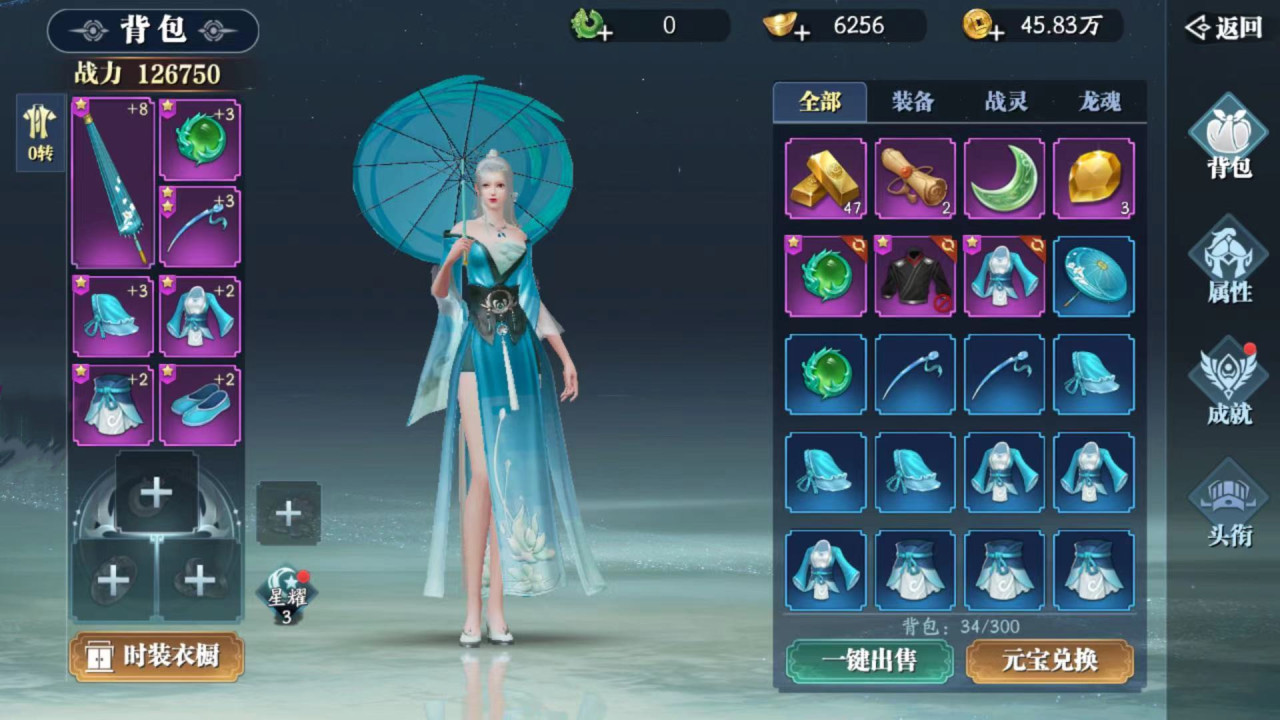The image size is (1280, 720).
Task: Select the gold bars item slot
Action: pyautogui.click(x=825, y=179)
